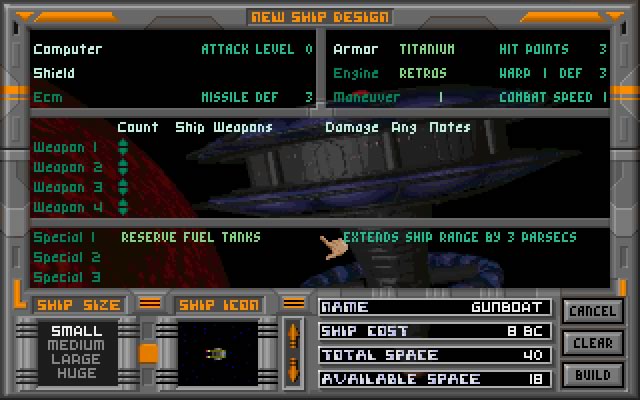The height and width of the screenshot is (400, 640).
Task: Change Special 1 Reserve Fuel Tanks
Action: 190,237
